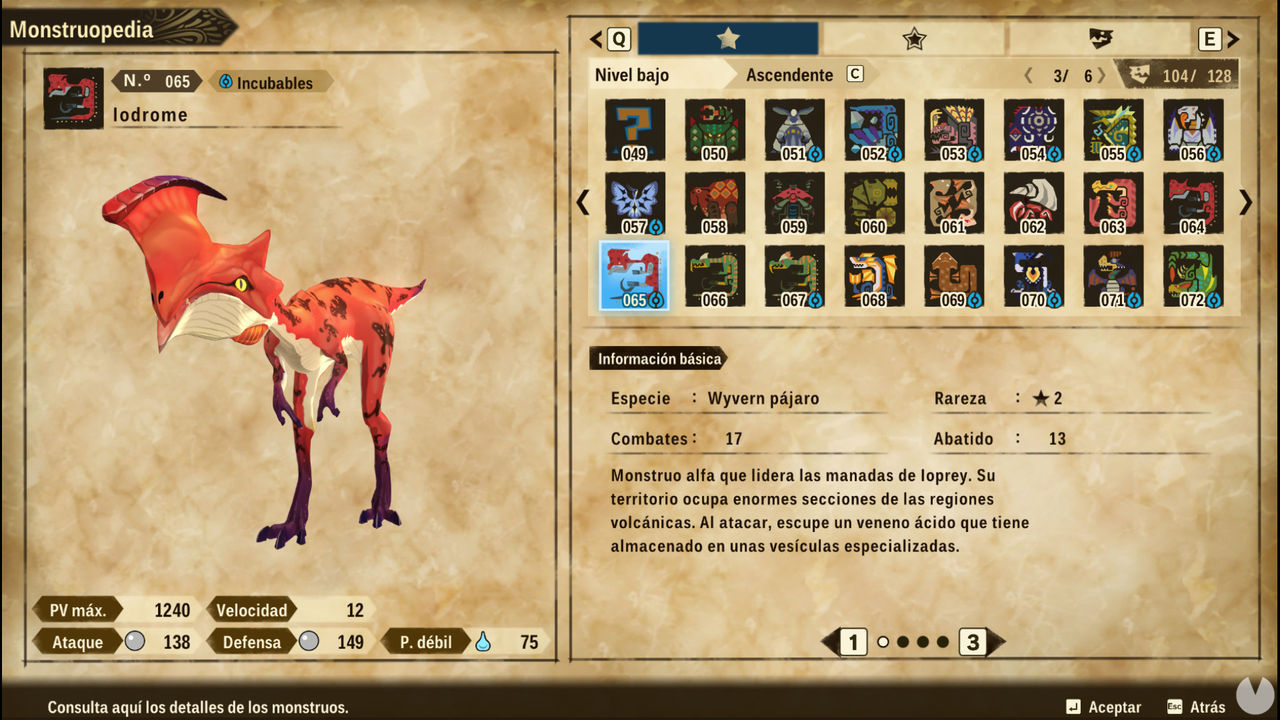This screenshot has width=1280, height=720.
Task: Select monster 068 with the yellow icon
Action: [x=874, y=274]
